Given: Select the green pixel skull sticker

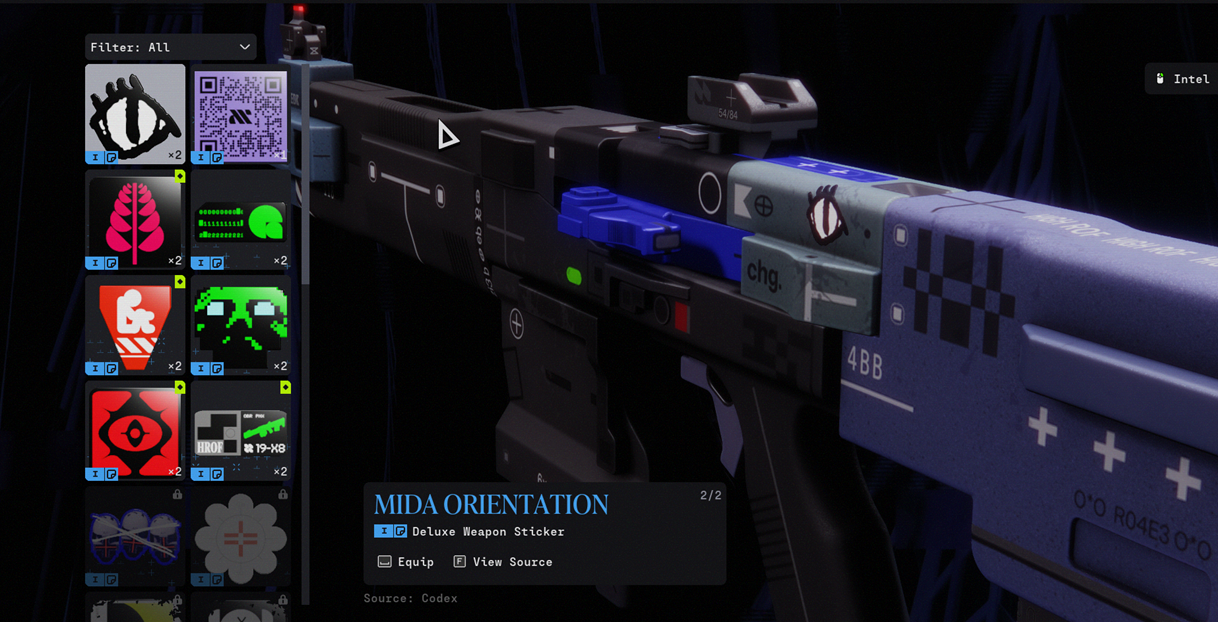Looking at the screenshot, I should coord(240,324).
